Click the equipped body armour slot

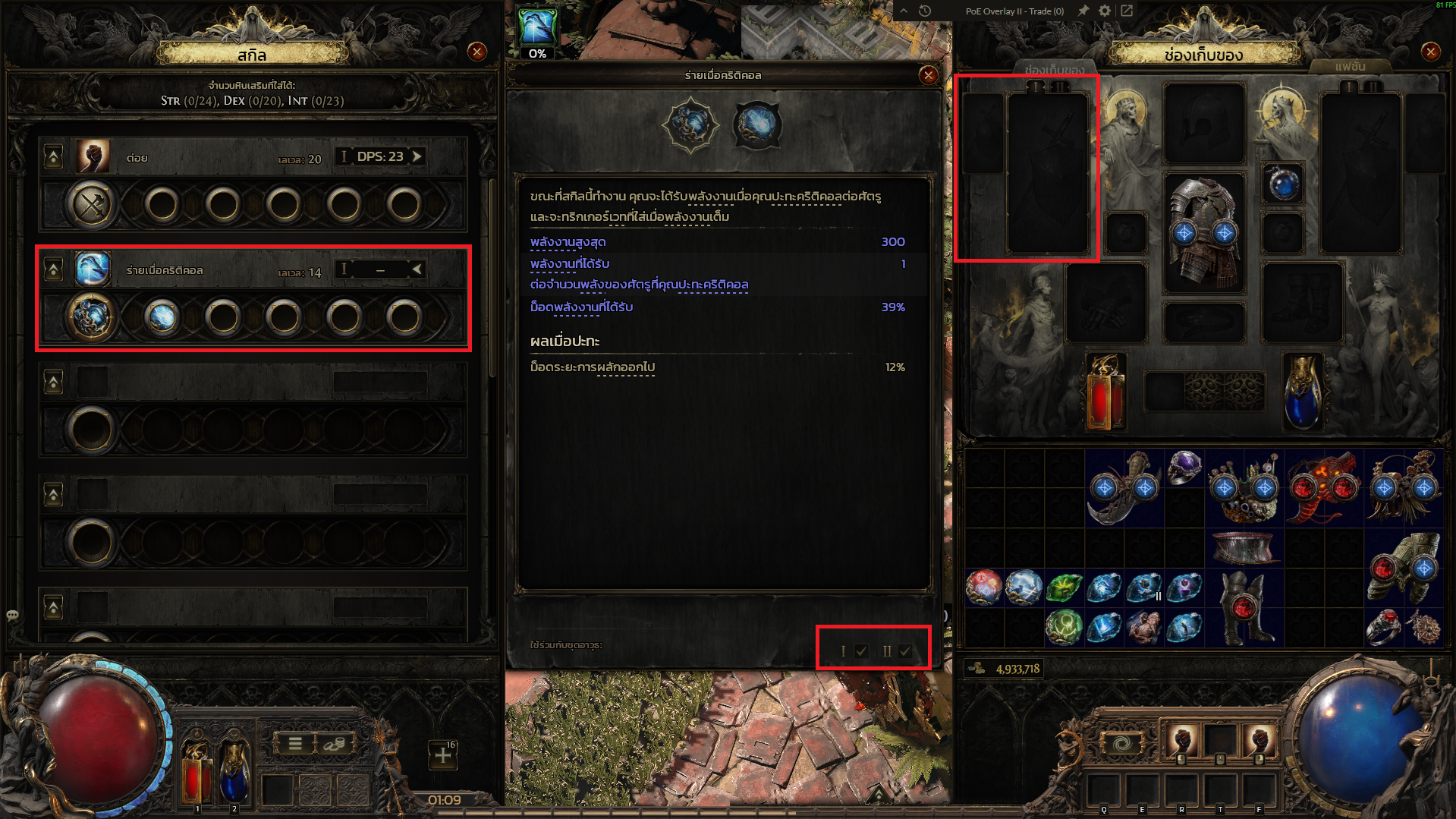tap(1203, 232)
